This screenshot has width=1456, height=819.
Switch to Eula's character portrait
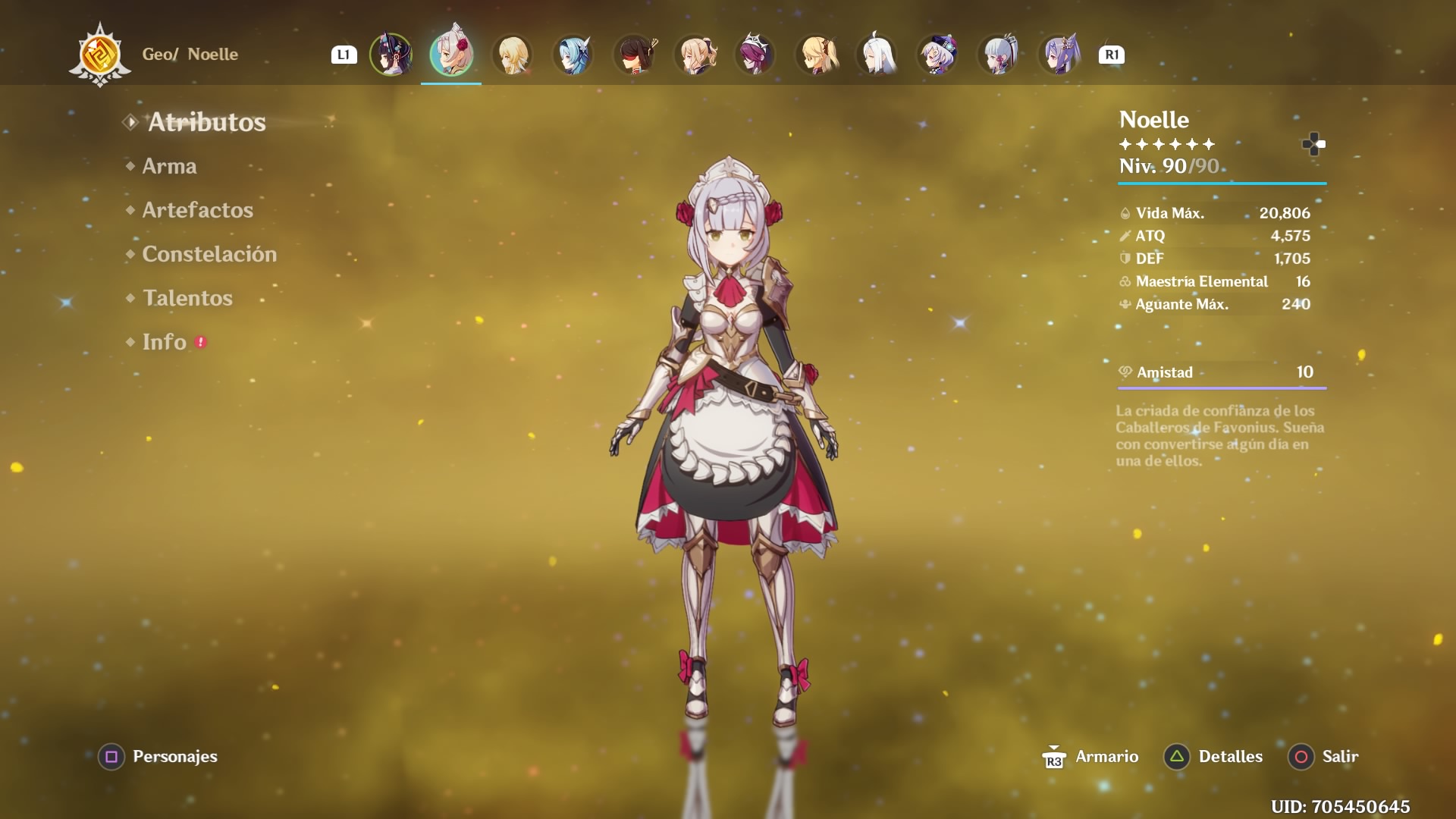click(573, 55)
